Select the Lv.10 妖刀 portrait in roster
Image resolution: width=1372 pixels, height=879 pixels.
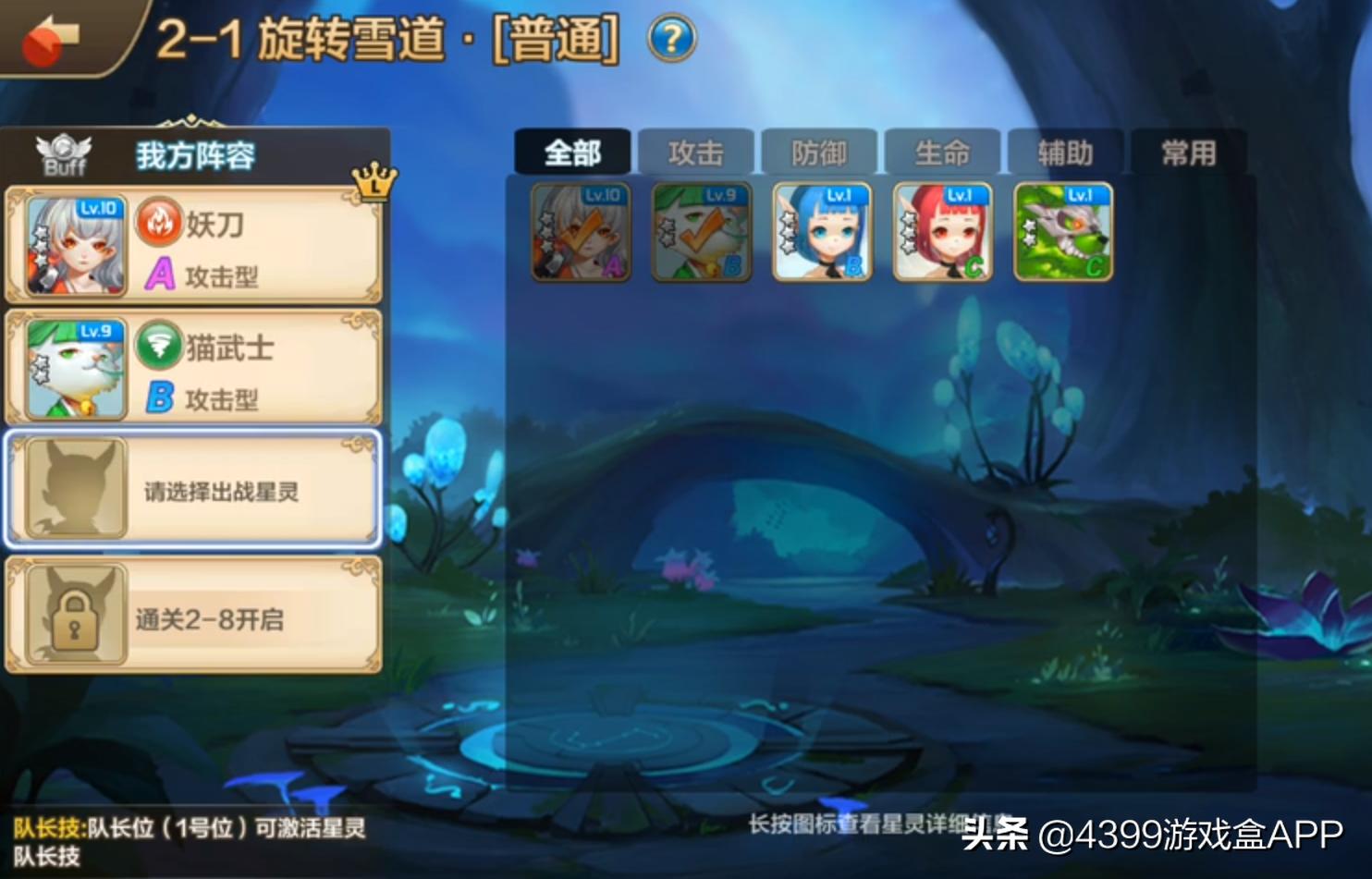coord(581,231)
